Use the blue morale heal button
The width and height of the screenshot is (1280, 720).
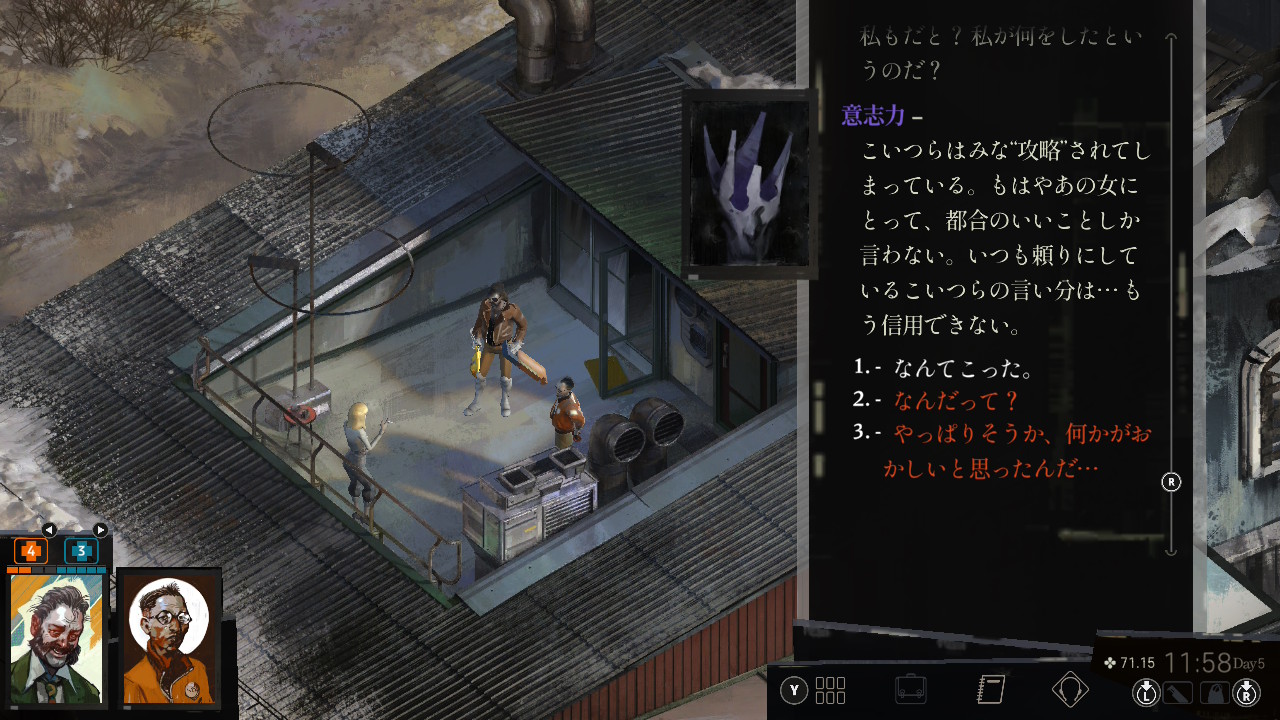[81, 551]
